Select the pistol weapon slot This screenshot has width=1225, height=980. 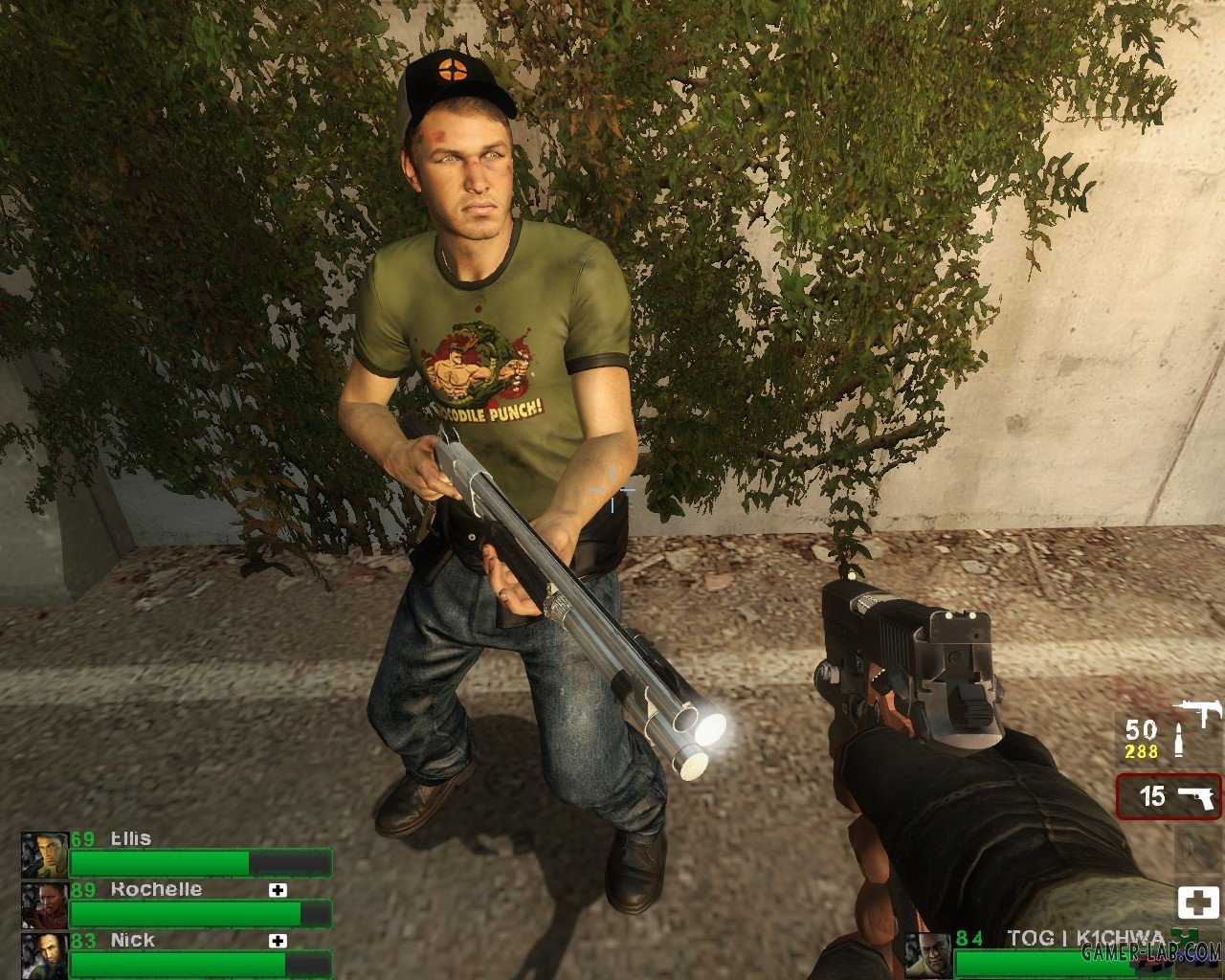[1169, 796]
